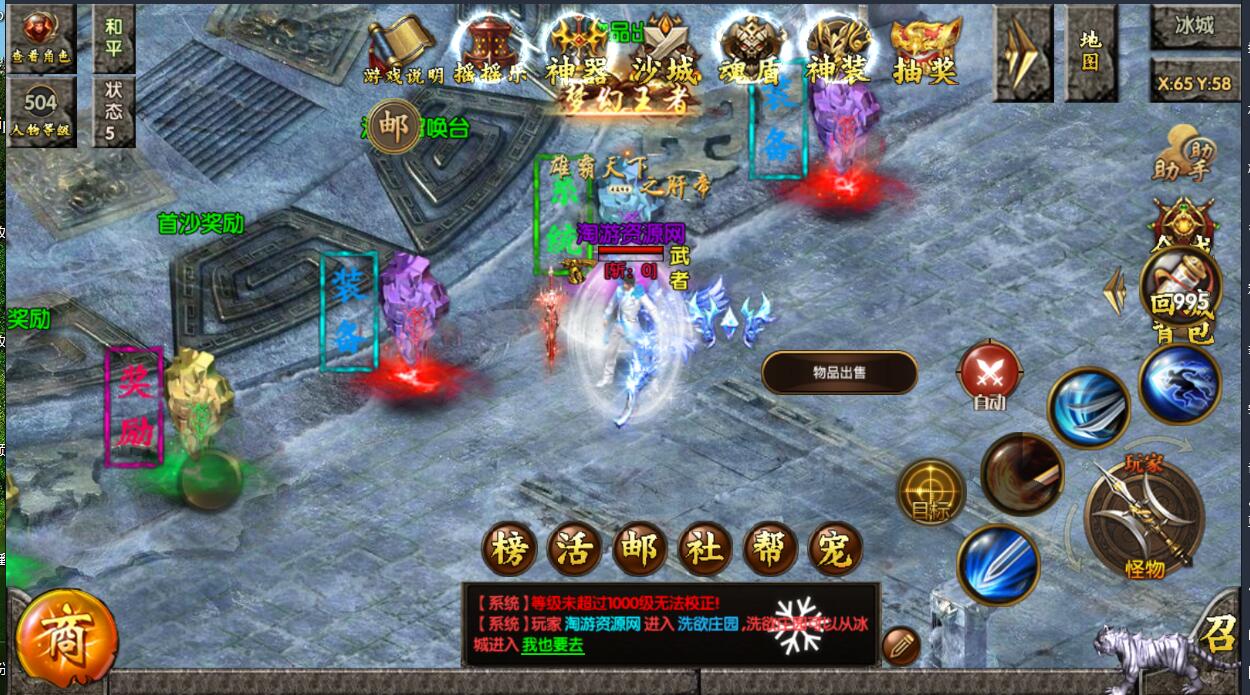
Task: Toggle the 和平 attack mode button
Action: pyautogui.click(x=113, y=38)
